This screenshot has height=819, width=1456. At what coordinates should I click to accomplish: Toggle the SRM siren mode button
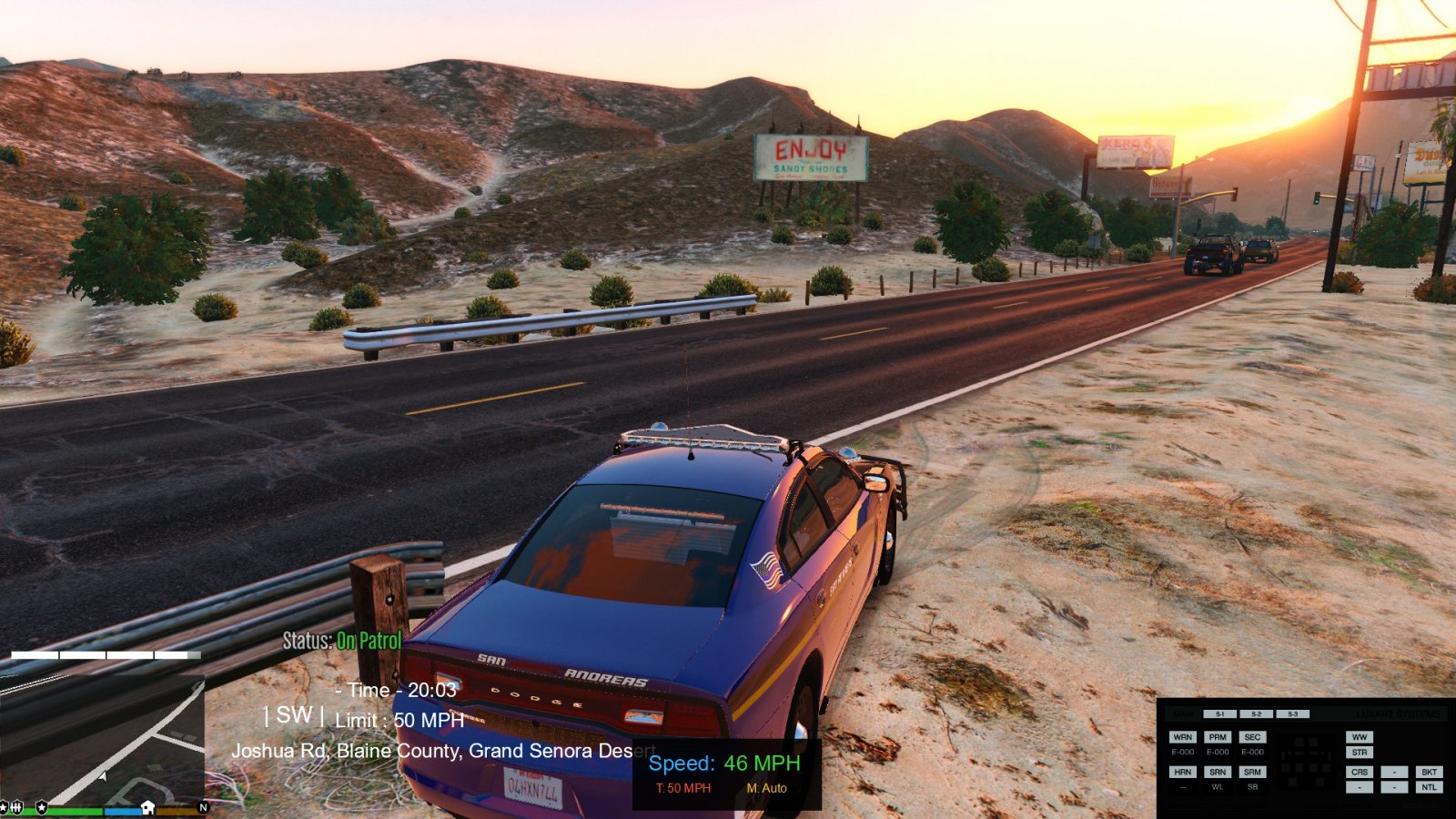(1252, 772)
